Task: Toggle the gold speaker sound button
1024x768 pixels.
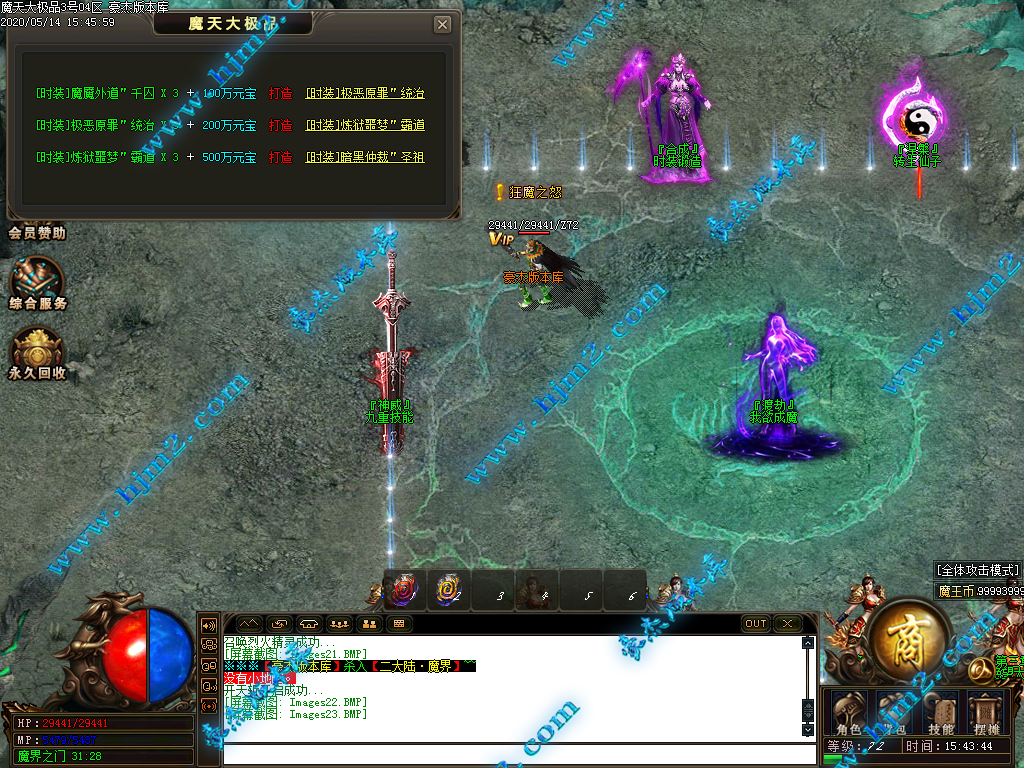Action: point(209,624)
